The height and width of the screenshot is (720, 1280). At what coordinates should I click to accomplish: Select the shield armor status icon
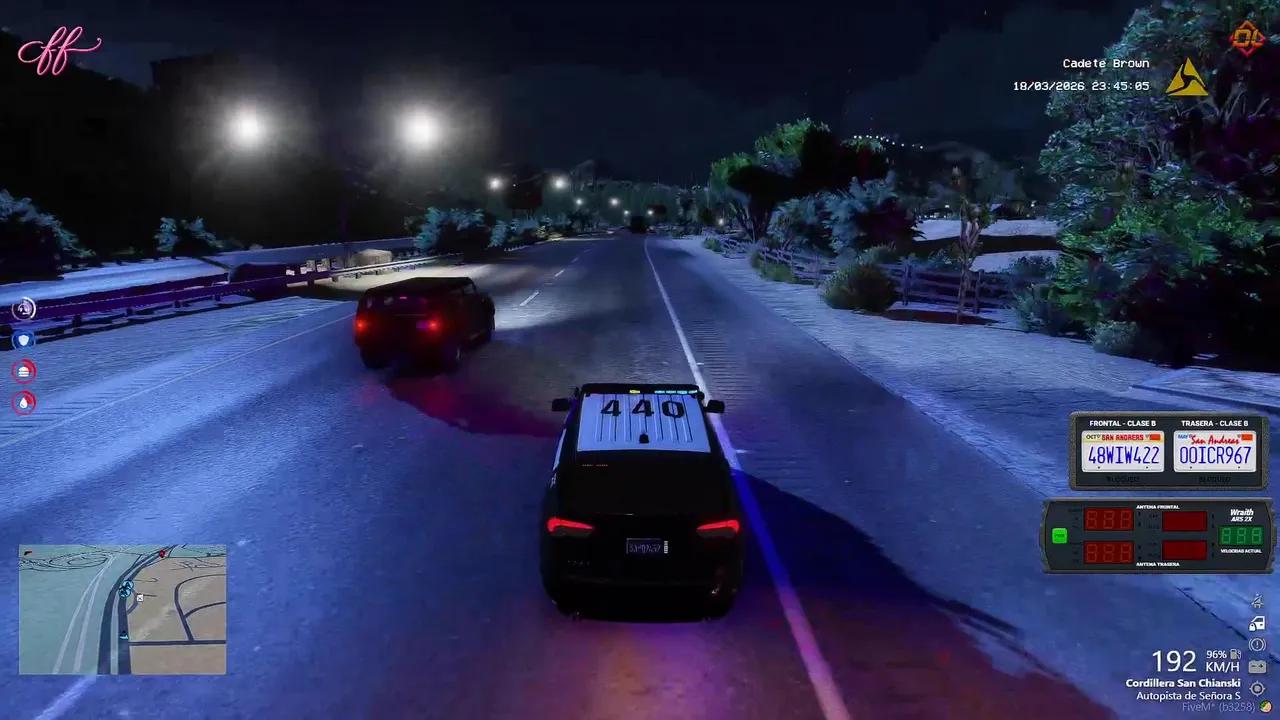(22, 340)
